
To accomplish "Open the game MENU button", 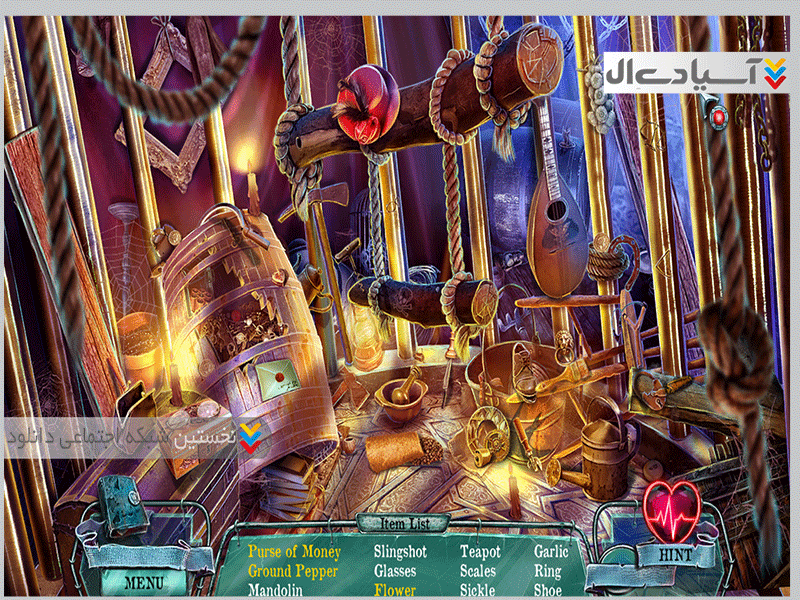I will 143,580.
